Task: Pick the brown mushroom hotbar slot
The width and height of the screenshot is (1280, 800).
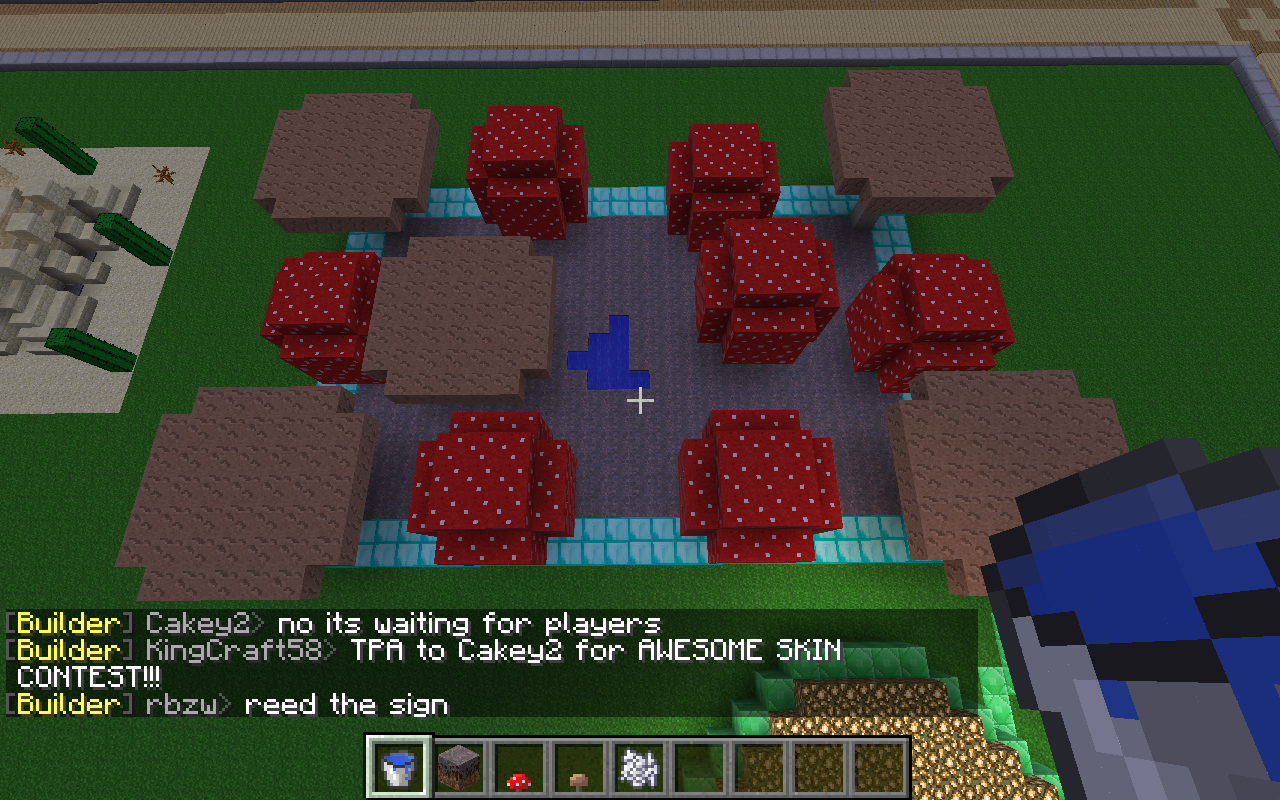Action: (x=577, y=768)
